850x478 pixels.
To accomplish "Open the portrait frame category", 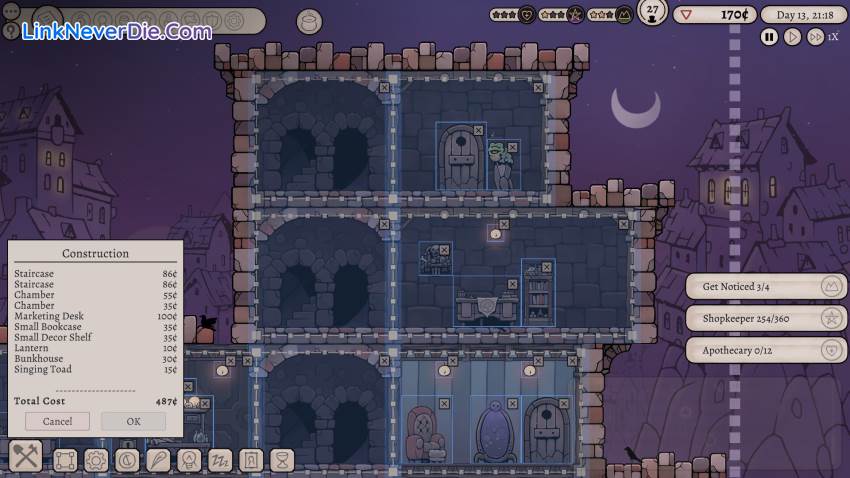I will [251, 459].
